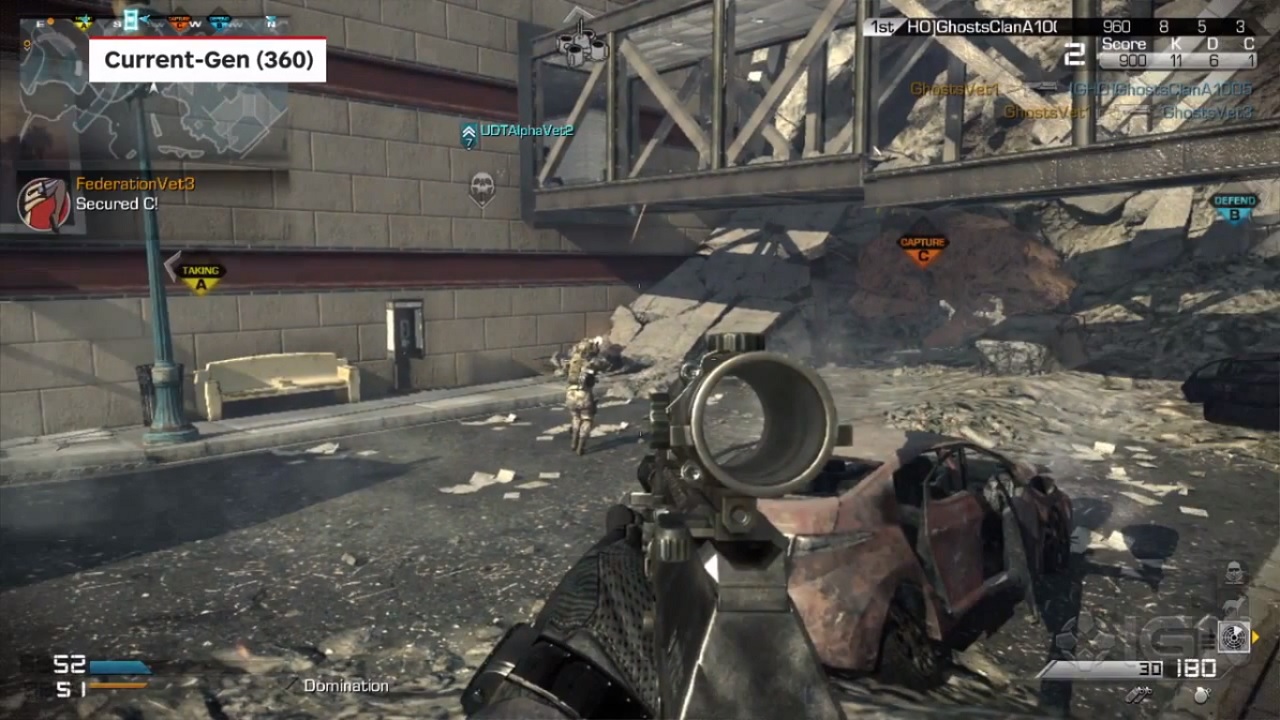Click the Current-Gen (360) video label
Viewport: 1280px width, 720px height.
click(x=208, y=60)
